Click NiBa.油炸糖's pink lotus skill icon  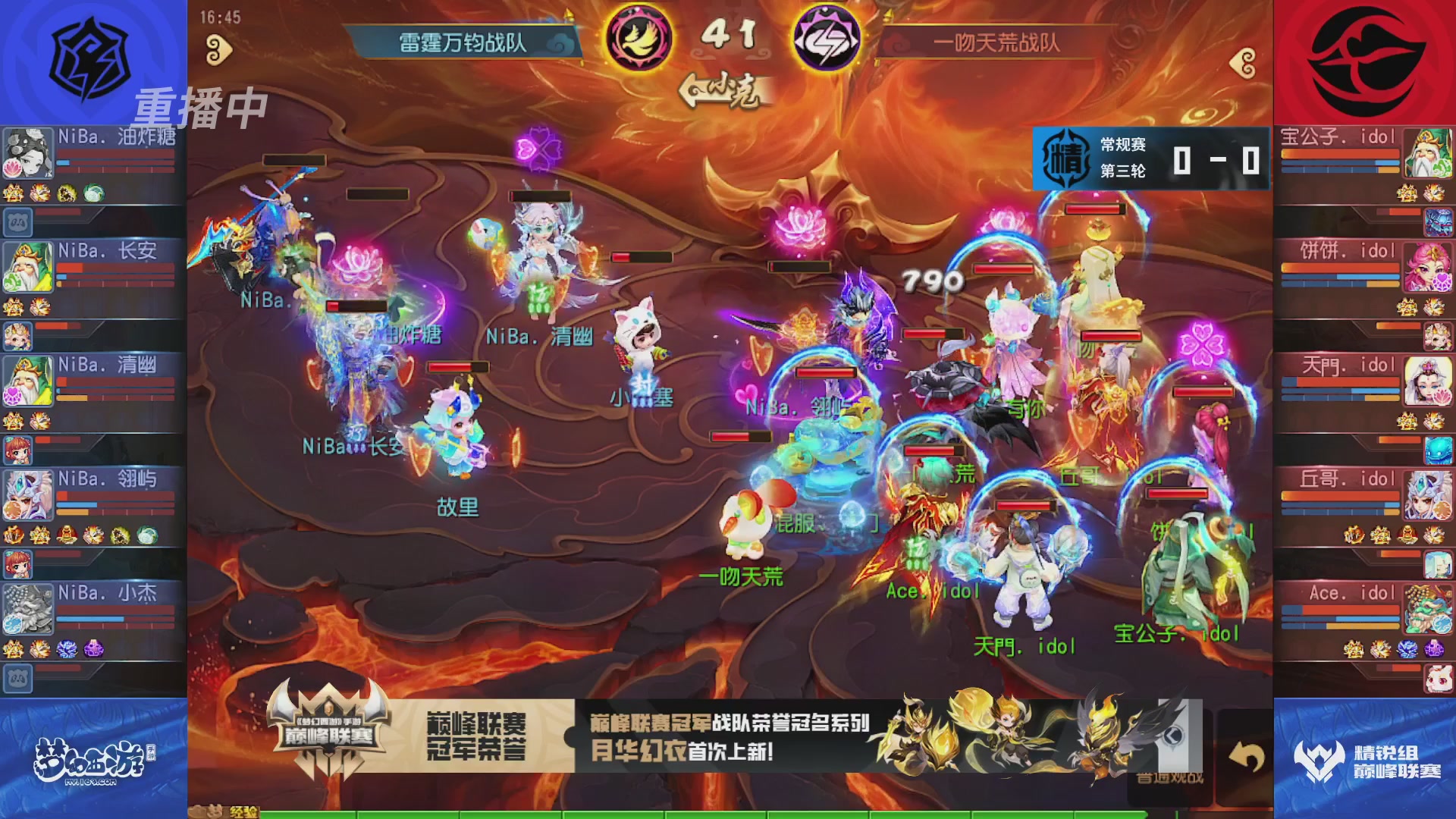13,167
